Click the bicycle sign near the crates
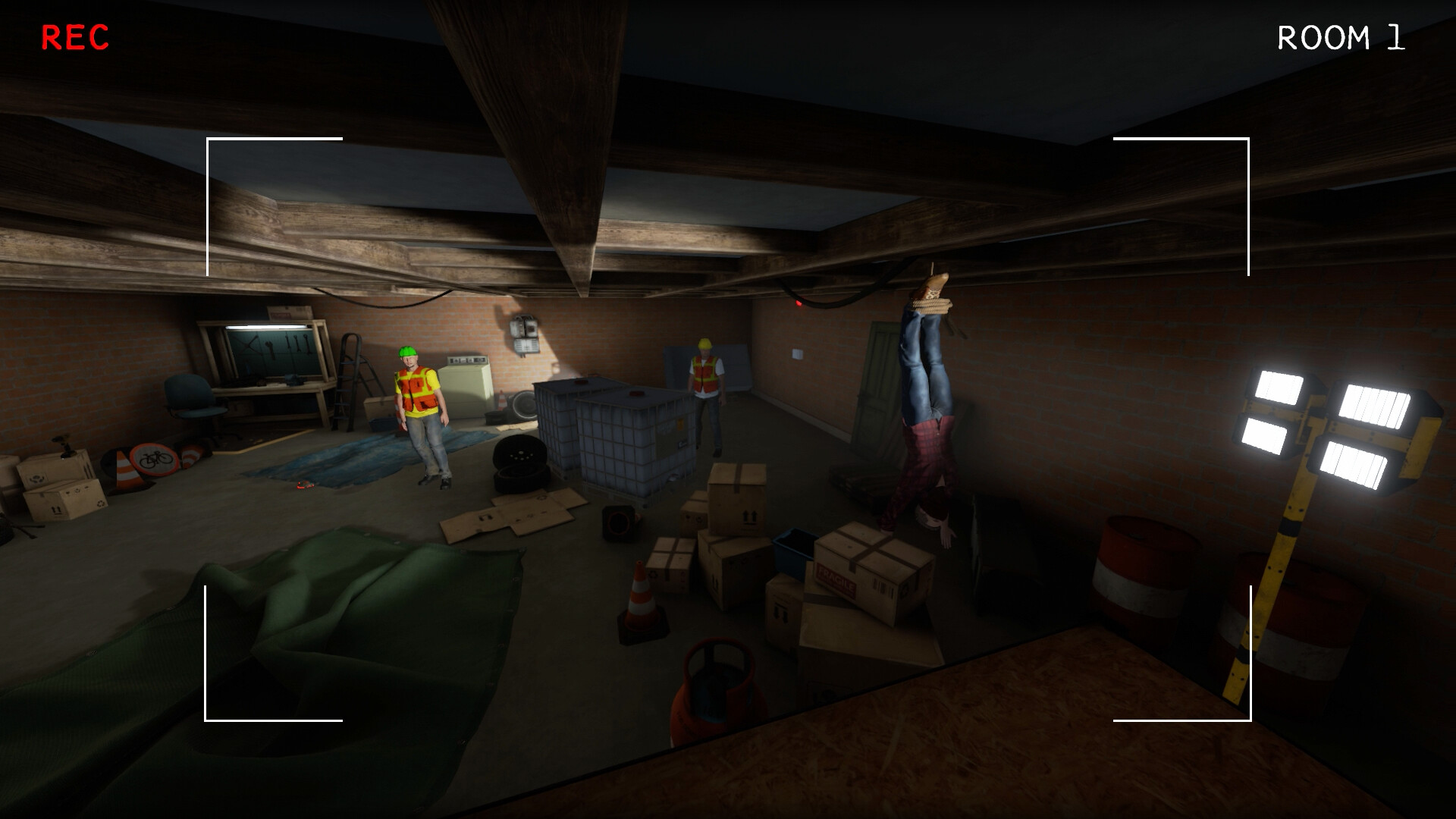1456x819 pixels. (x=155, y=459)
